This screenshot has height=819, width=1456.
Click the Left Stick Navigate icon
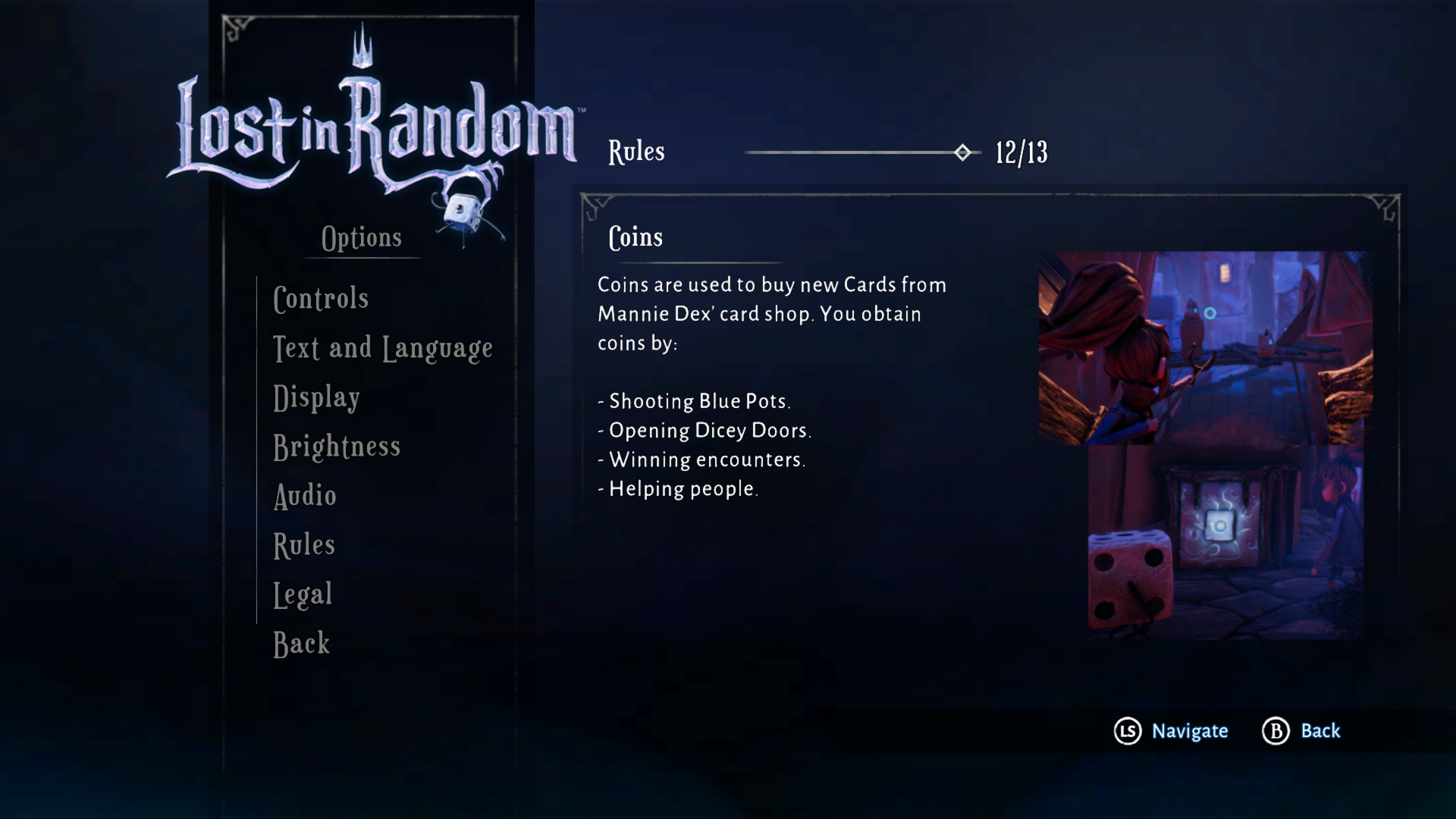1128,731
